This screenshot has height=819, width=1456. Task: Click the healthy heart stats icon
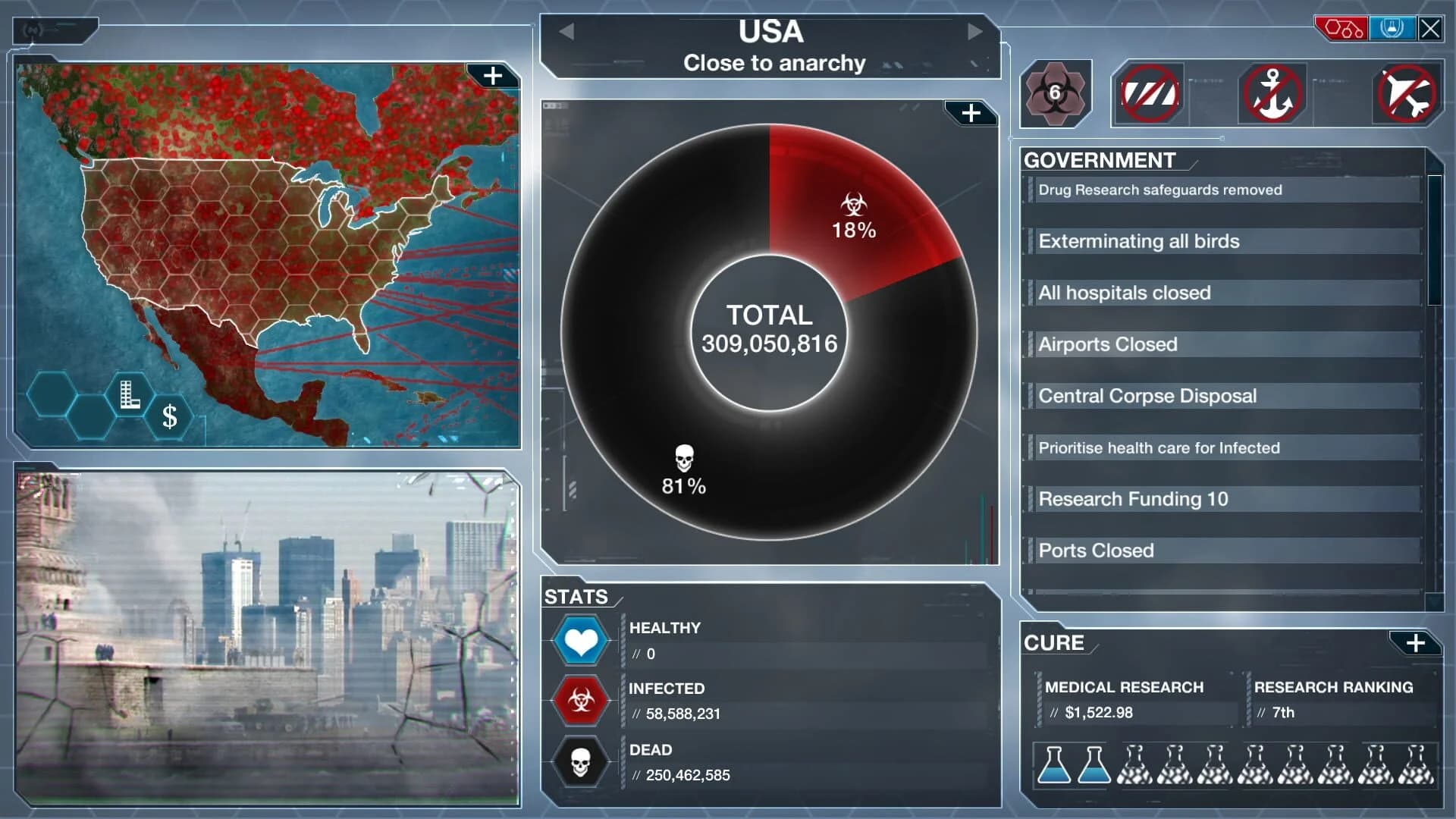click(580, 639)
